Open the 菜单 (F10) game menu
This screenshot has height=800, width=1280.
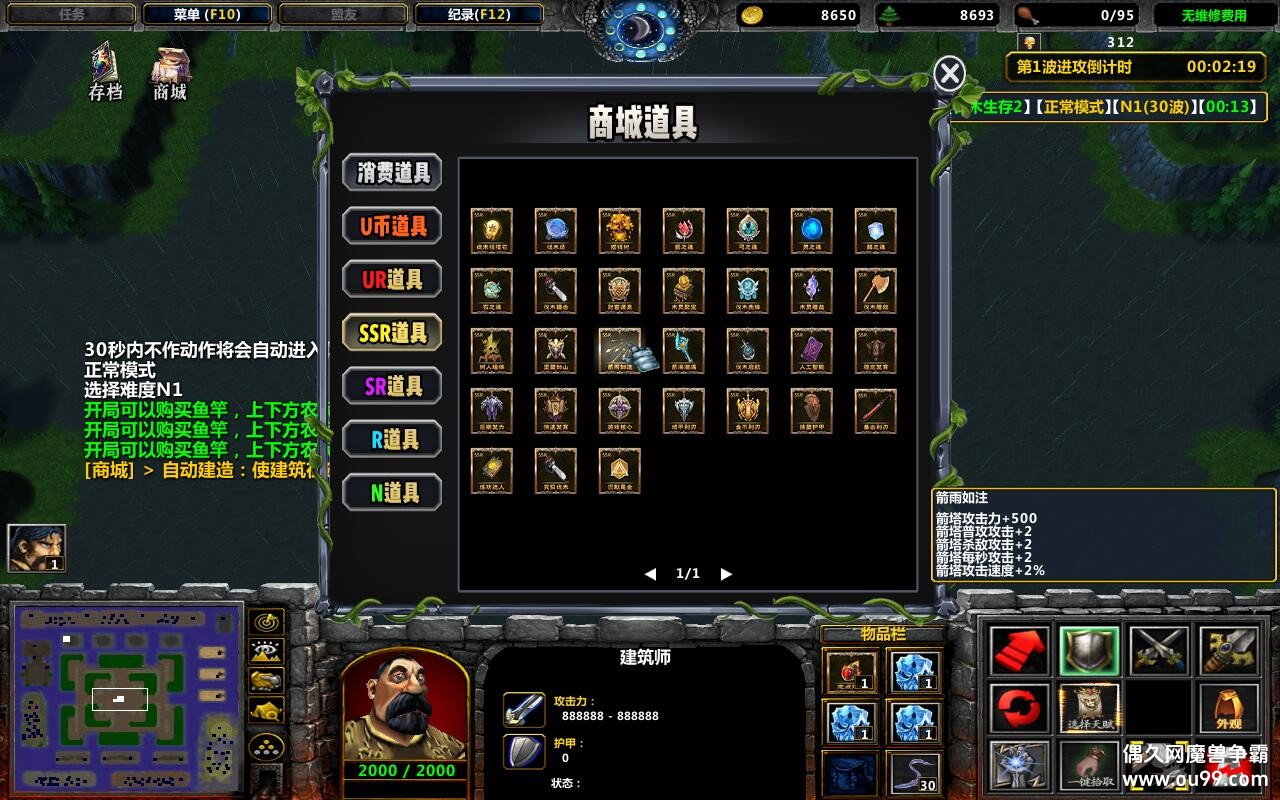206,15
